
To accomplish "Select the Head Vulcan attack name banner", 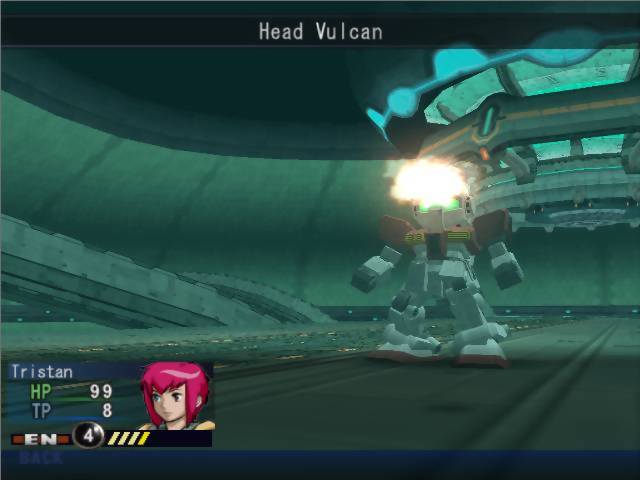I will [320, 31].
